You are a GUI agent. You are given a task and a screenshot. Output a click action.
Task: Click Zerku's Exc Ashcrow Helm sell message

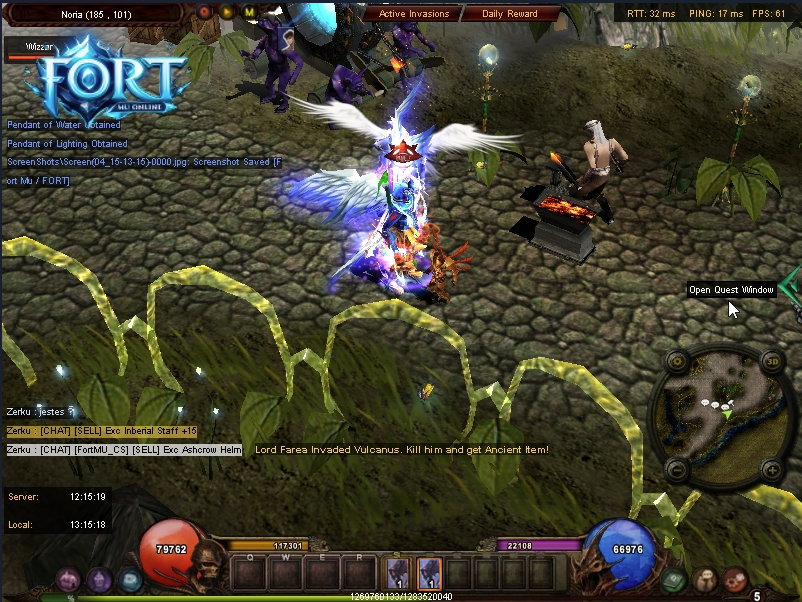pos(124,450)
